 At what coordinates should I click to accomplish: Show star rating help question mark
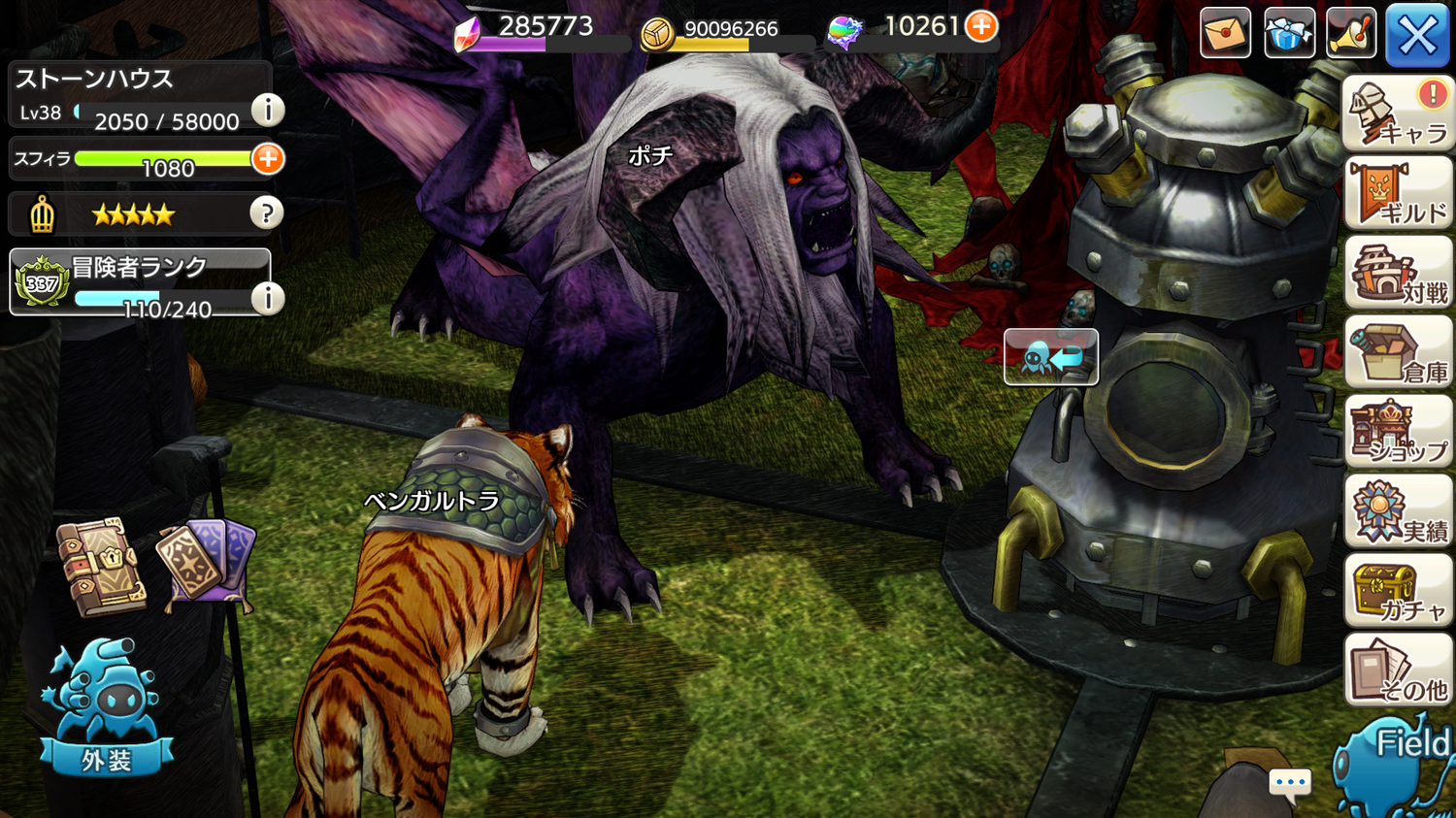coord(266,213)
